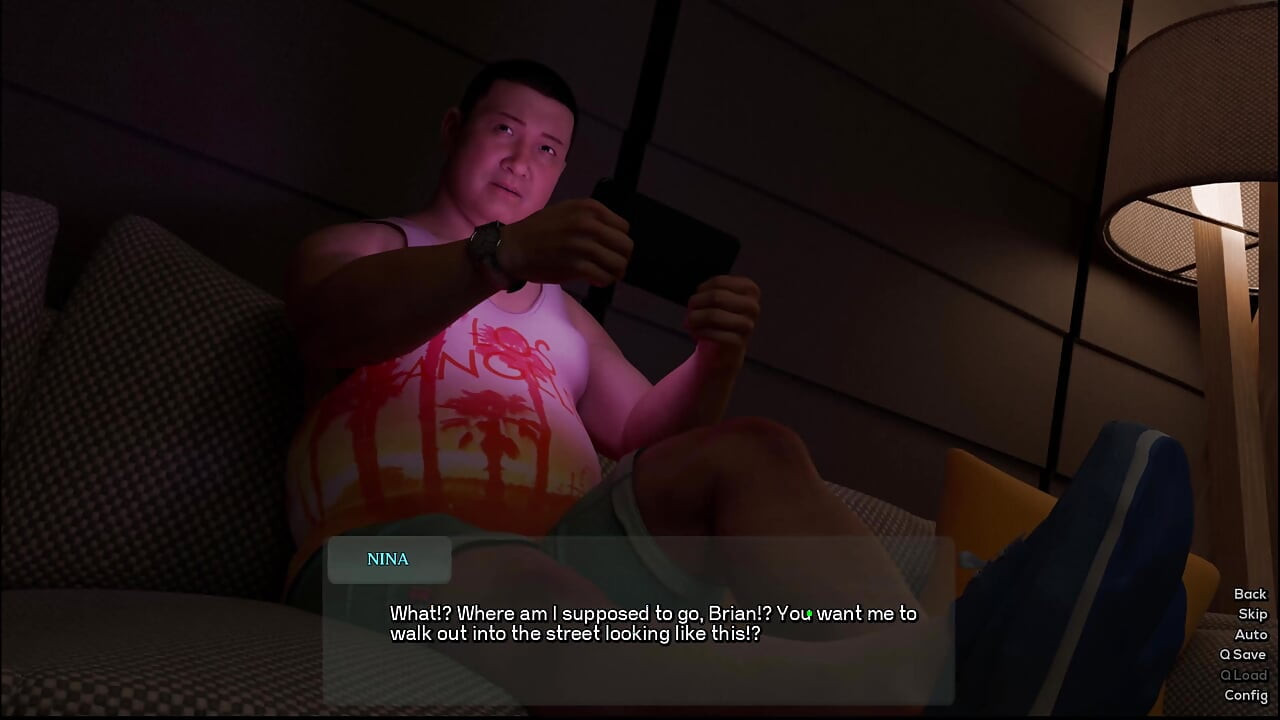Skip dialogue with the Skip button
Viewport: 1280px width, 720px height.
(x=1252, y=614)
